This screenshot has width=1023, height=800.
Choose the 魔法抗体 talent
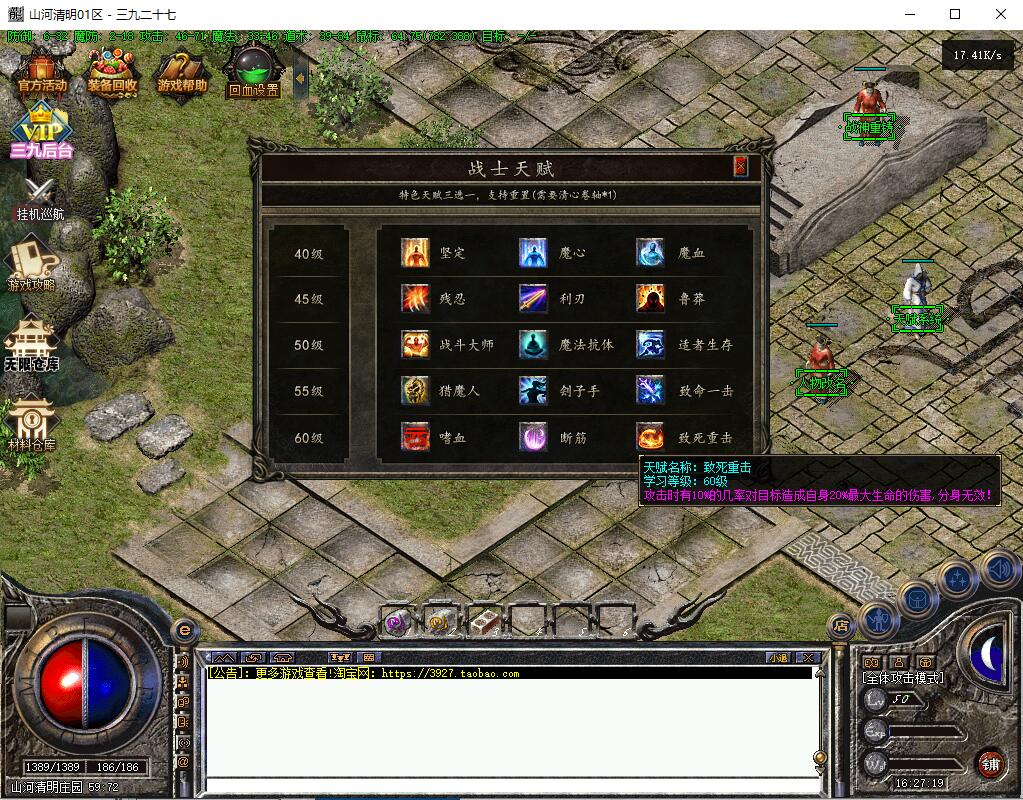[x=533, y=345]
